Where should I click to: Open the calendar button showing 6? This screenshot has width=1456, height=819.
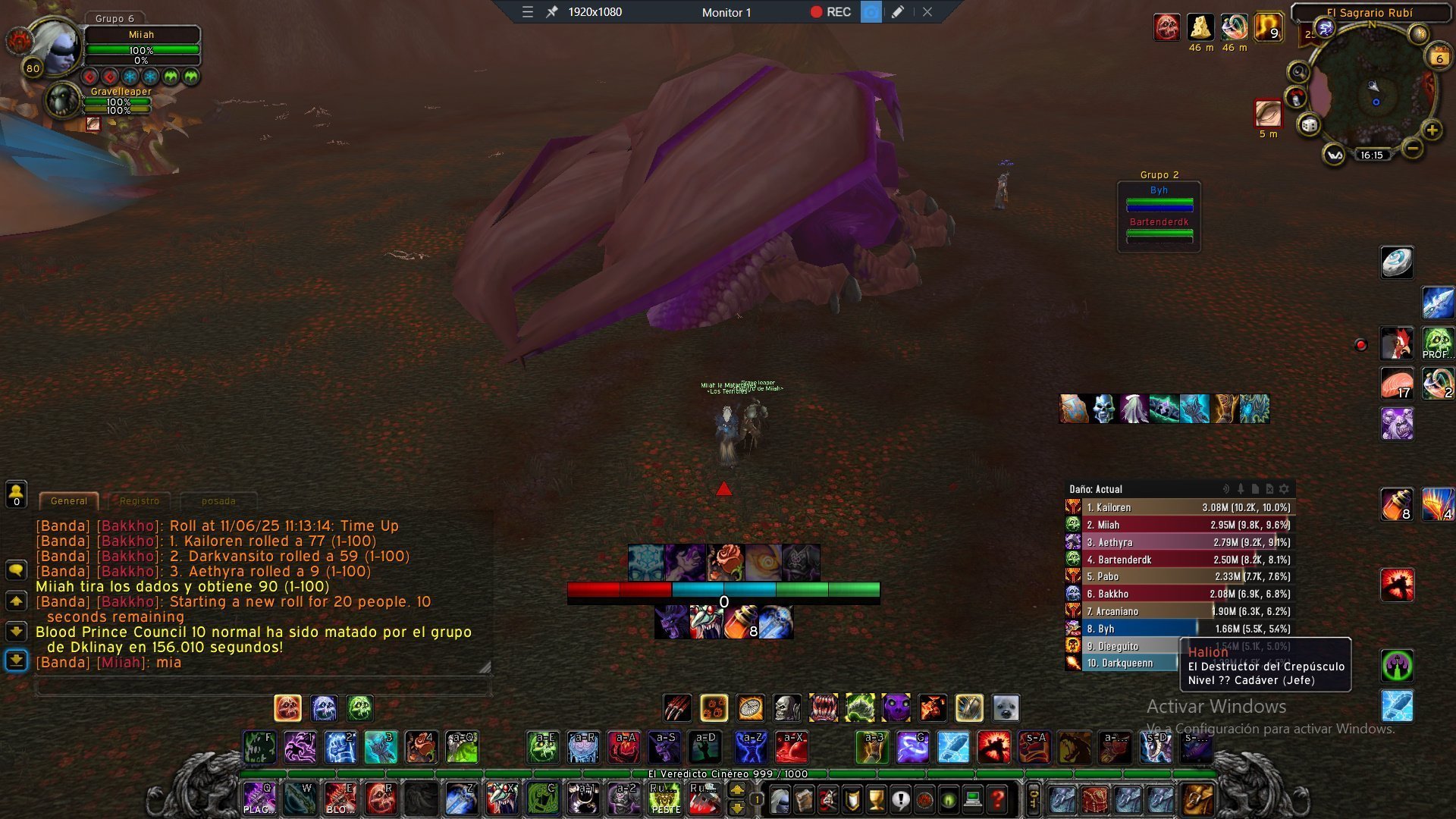tap(1439, 58)
